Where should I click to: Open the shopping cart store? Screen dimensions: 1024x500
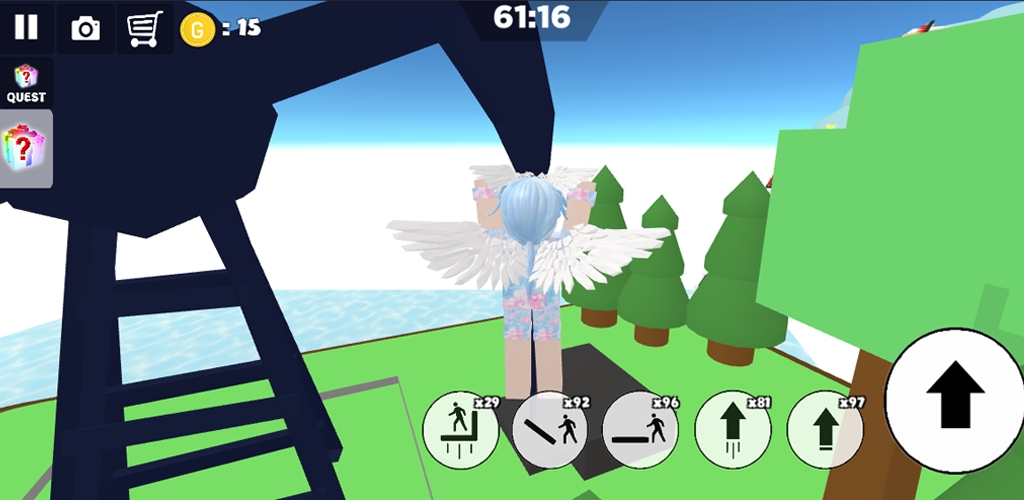click(x=144, y=28)
